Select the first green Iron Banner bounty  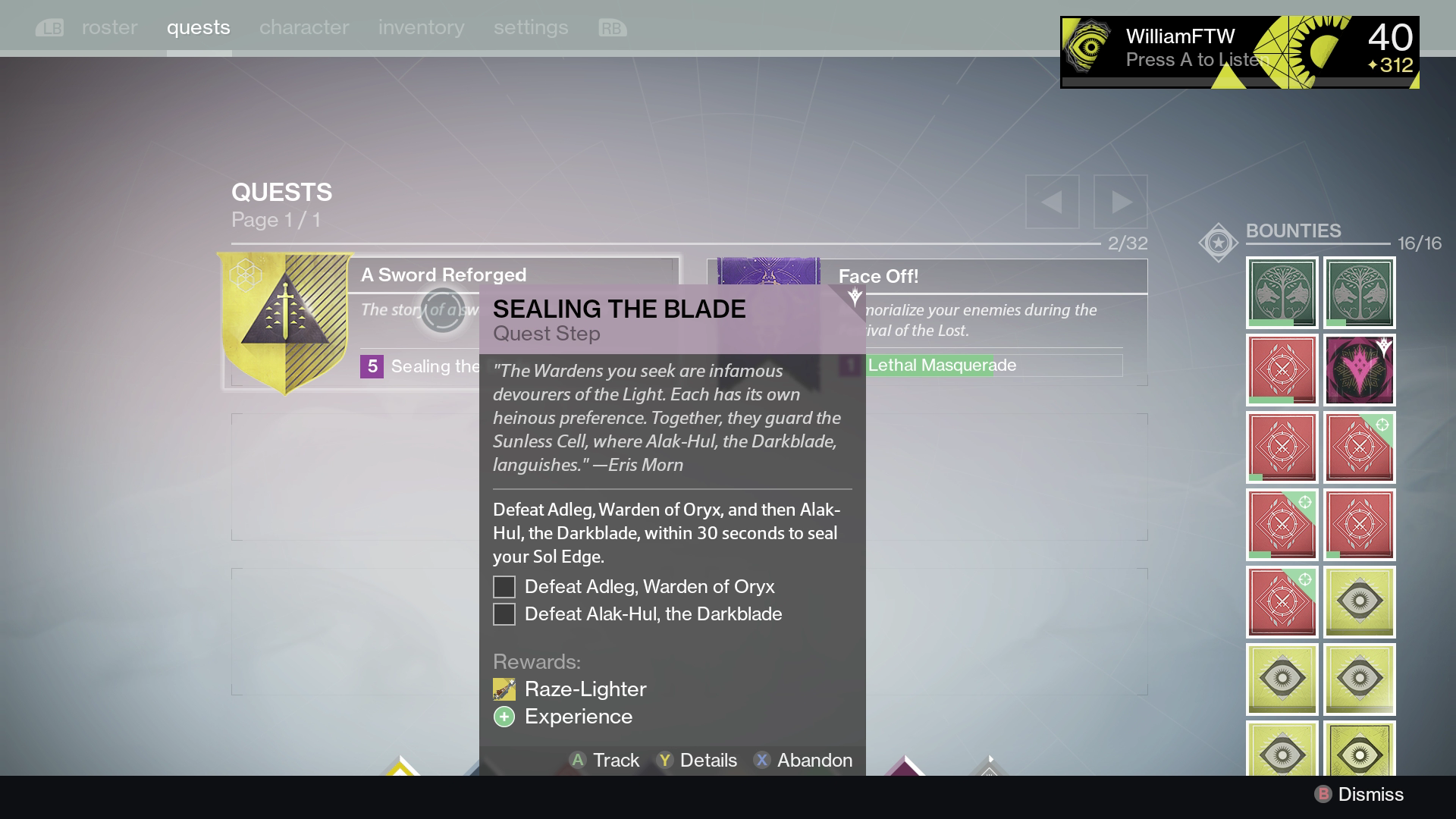click(1282, 293)
